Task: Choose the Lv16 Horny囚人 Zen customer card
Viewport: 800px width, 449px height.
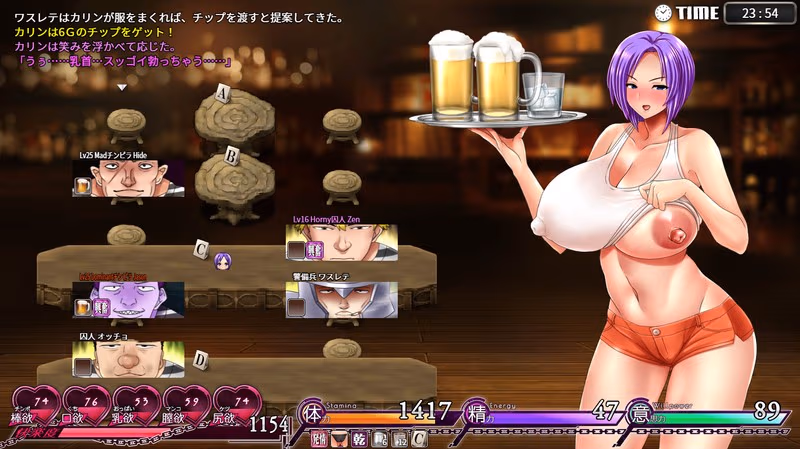Action: [x=340, y=241]
